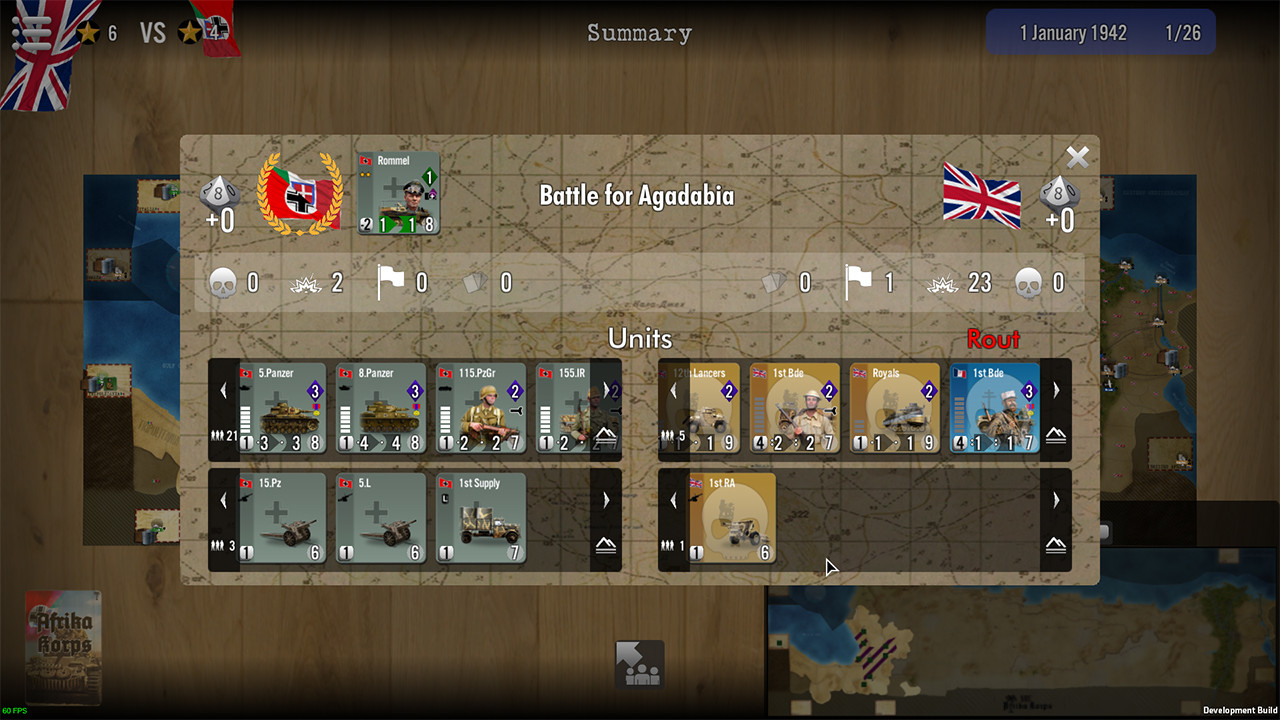This screenshot has height=720, width=1280.
Task: Toggle collapse of the German artillery row
Action: (x=605, y=545)
